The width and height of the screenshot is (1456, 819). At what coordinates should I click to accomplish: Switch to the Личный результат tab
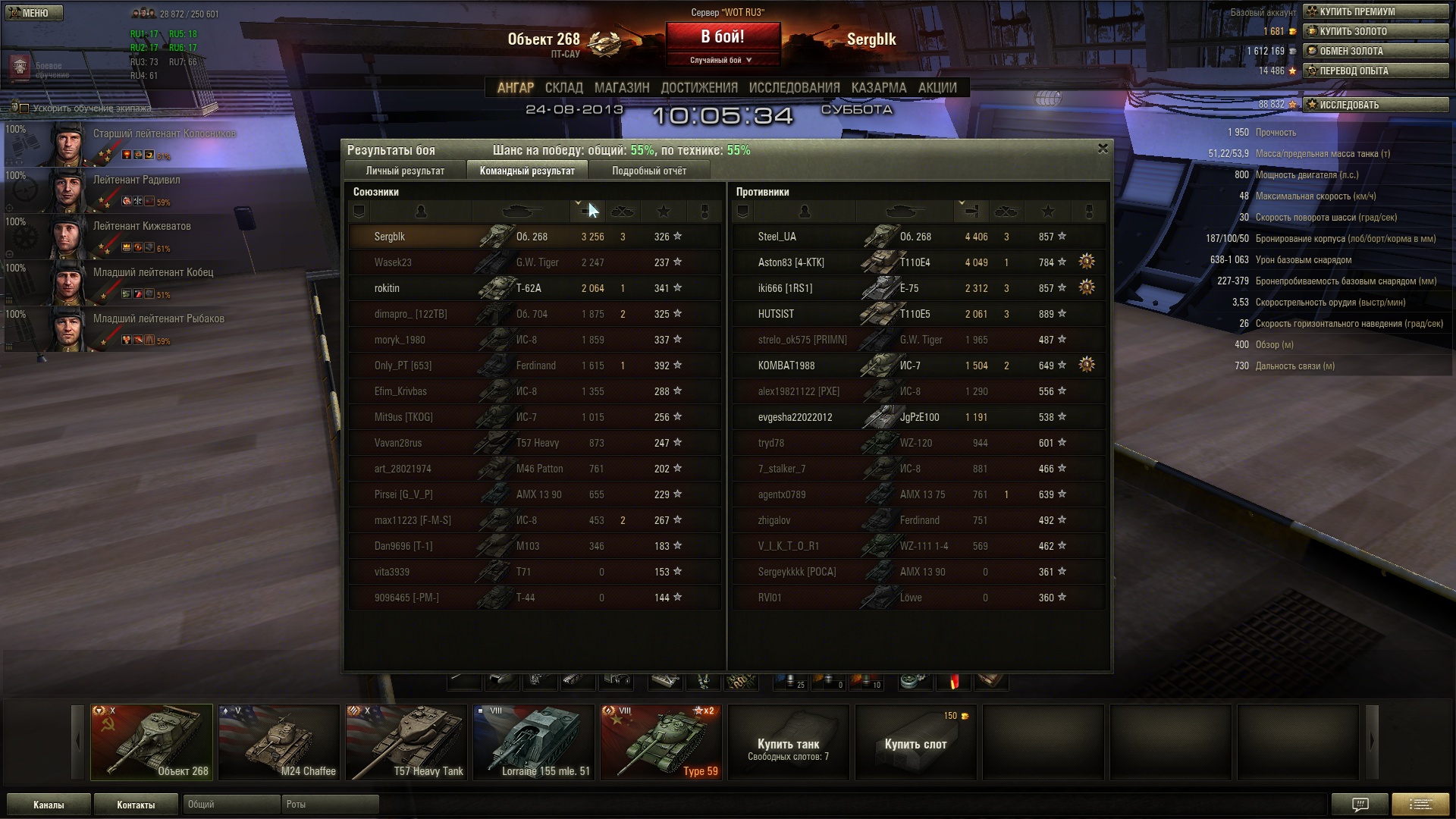[405, 171]
